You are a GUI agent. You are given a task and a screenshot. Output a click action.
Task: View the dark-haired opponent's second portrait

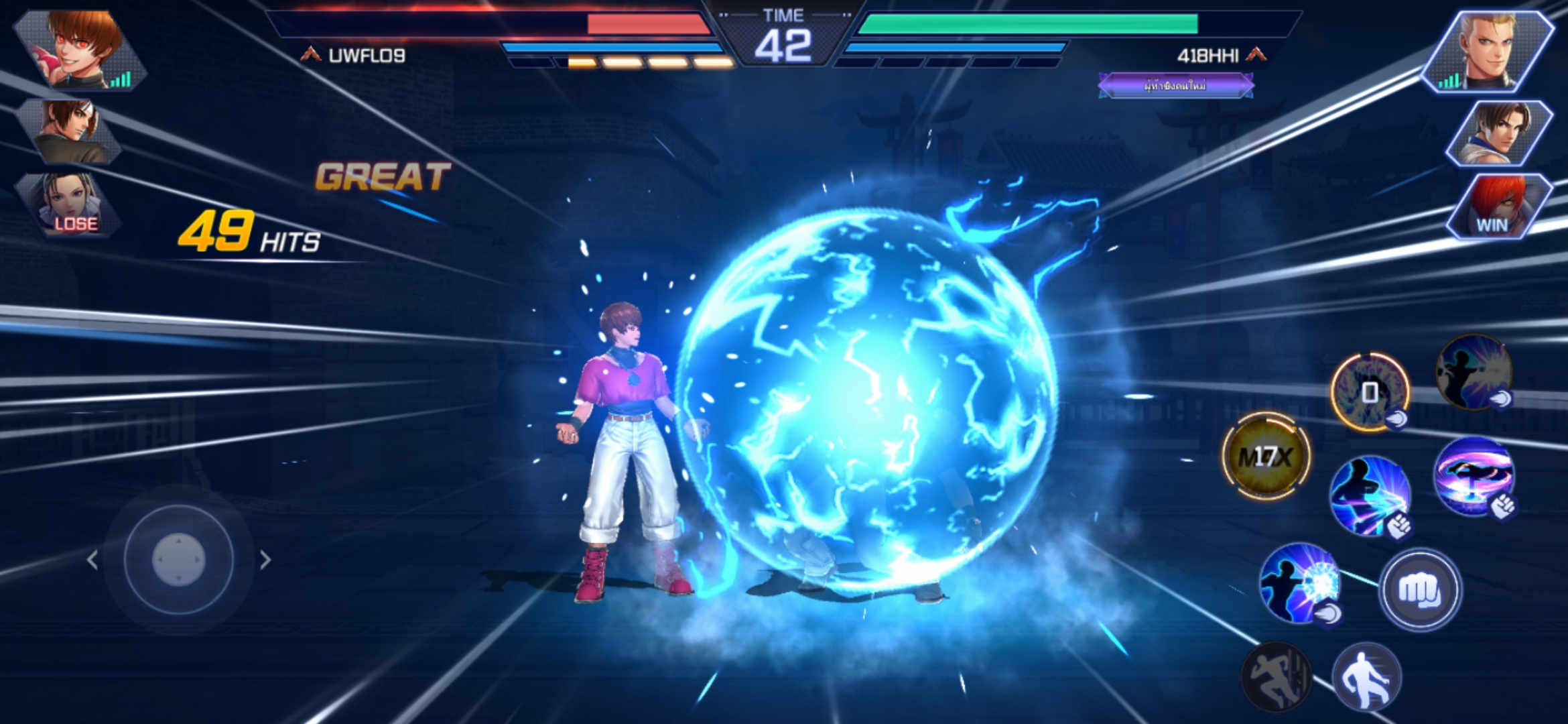coord(1500,133)
